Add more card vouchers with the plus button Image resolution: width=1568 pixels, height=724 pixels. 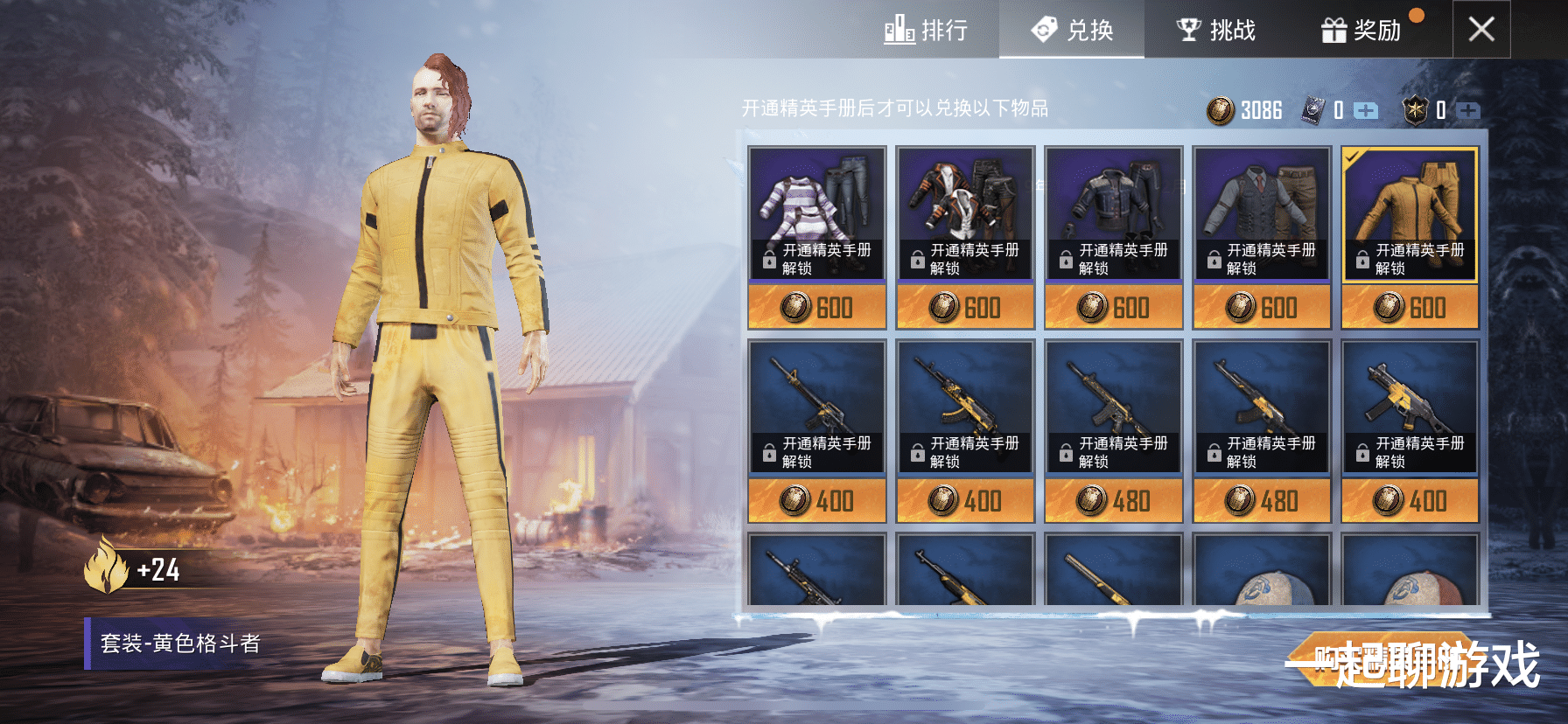(x=1365, y=110)
